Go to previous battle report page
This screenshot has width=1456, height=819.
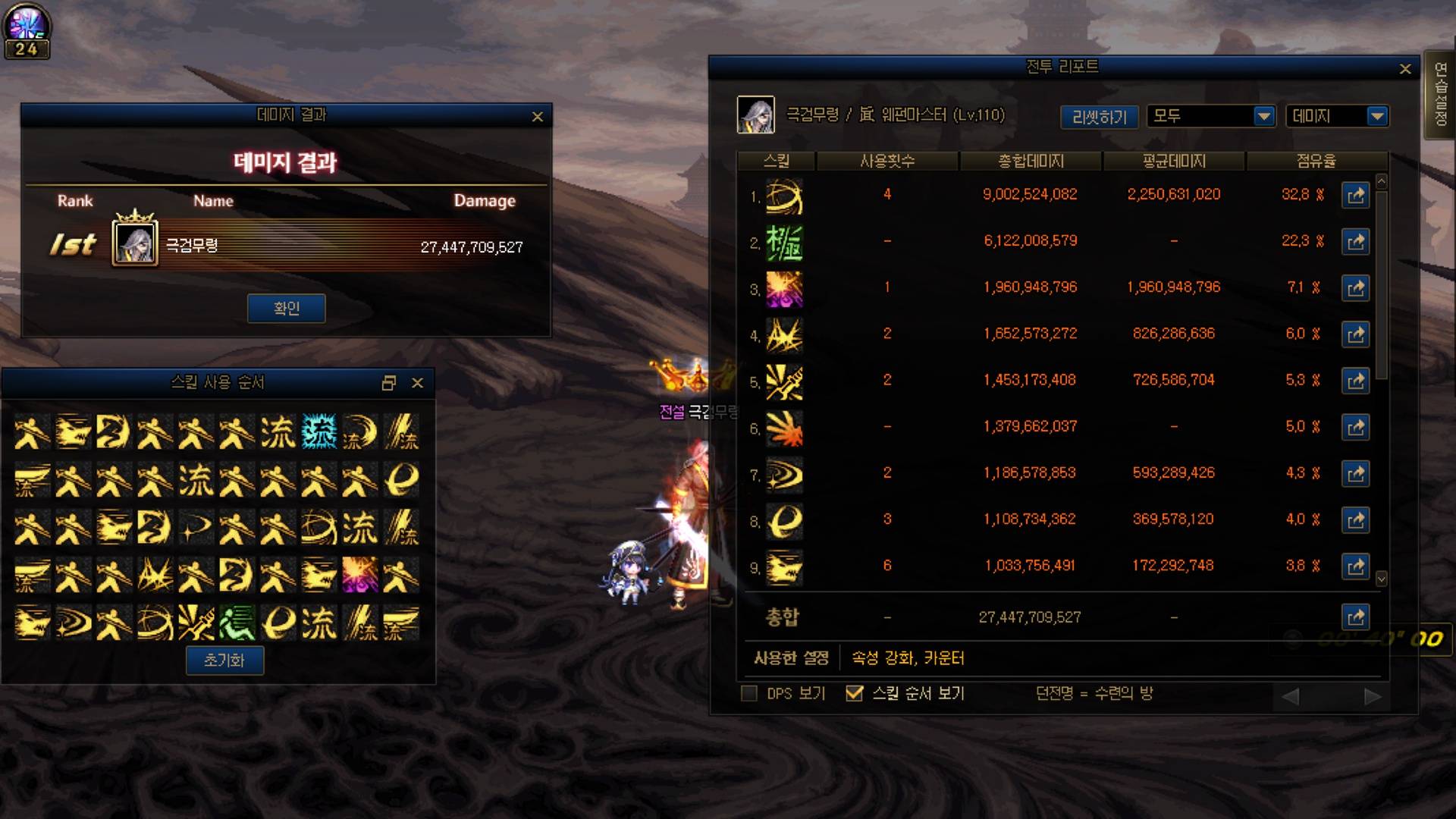[x=1291, y=696]
